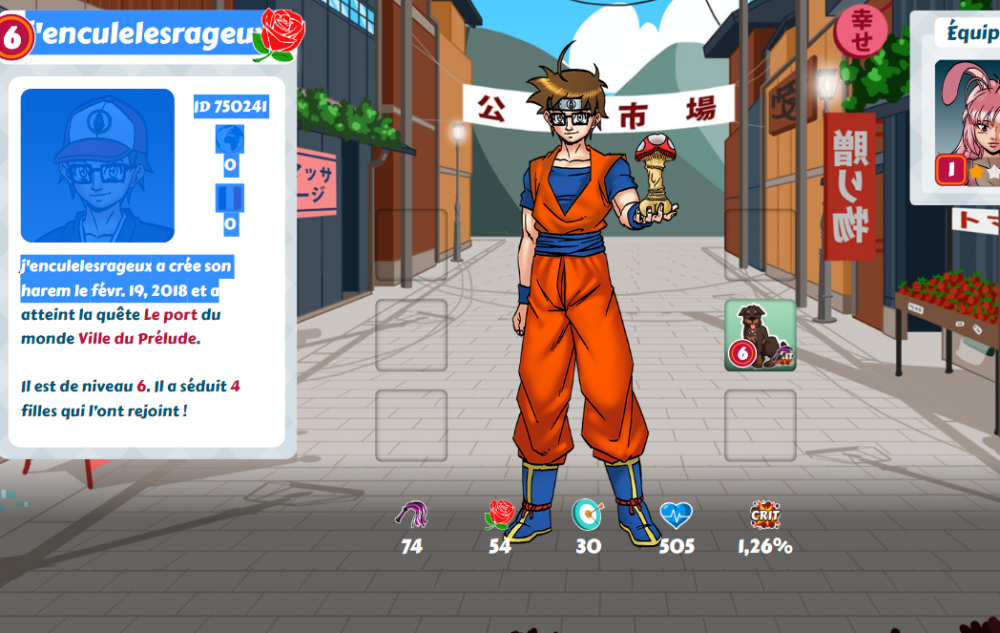This screenshot has height=633, width=1000.
Task: Click the French flag ranking icon
Action: tap(230, 198)
